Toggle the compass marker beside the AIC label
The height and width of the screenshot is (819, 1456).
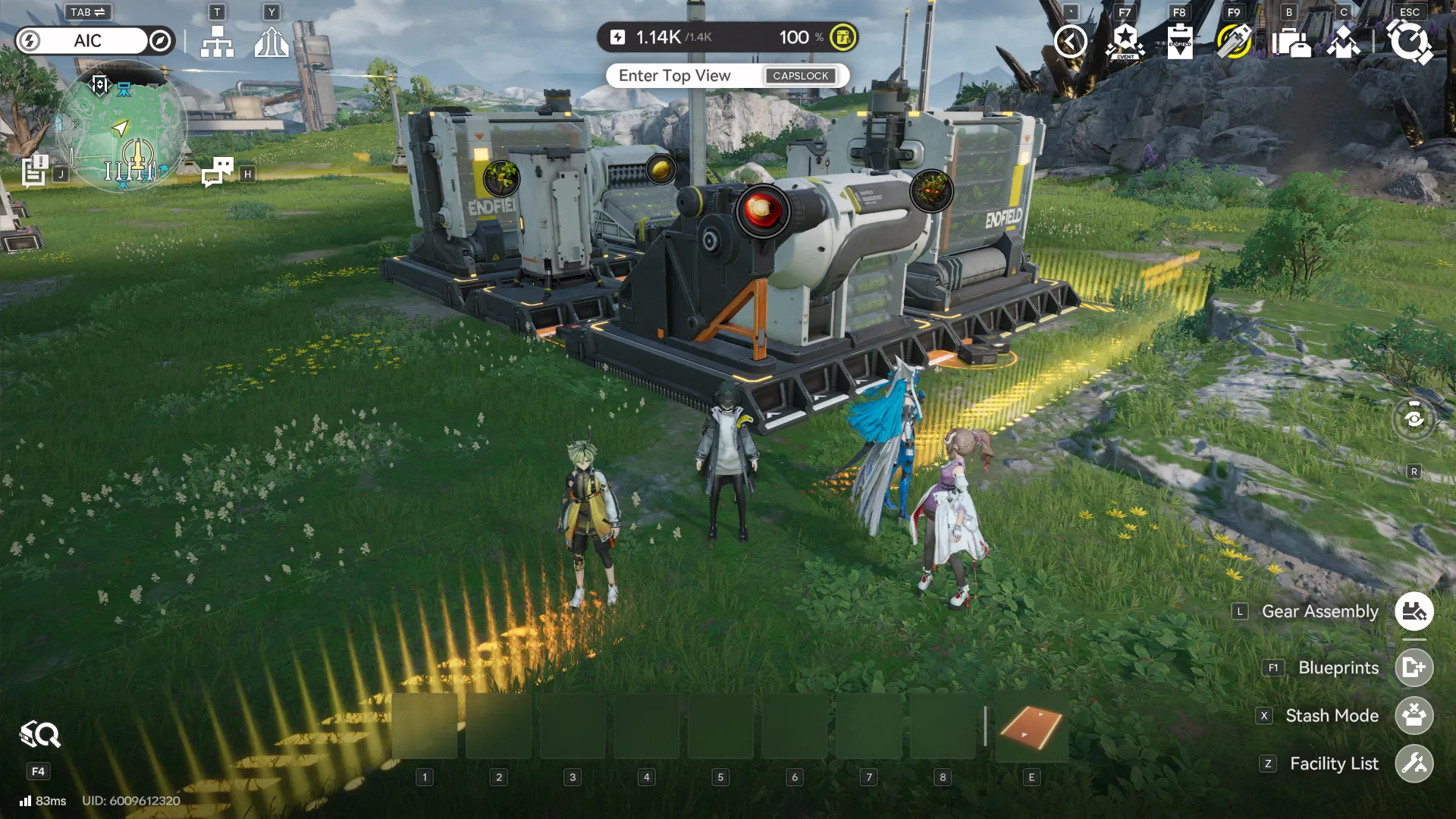158,41
